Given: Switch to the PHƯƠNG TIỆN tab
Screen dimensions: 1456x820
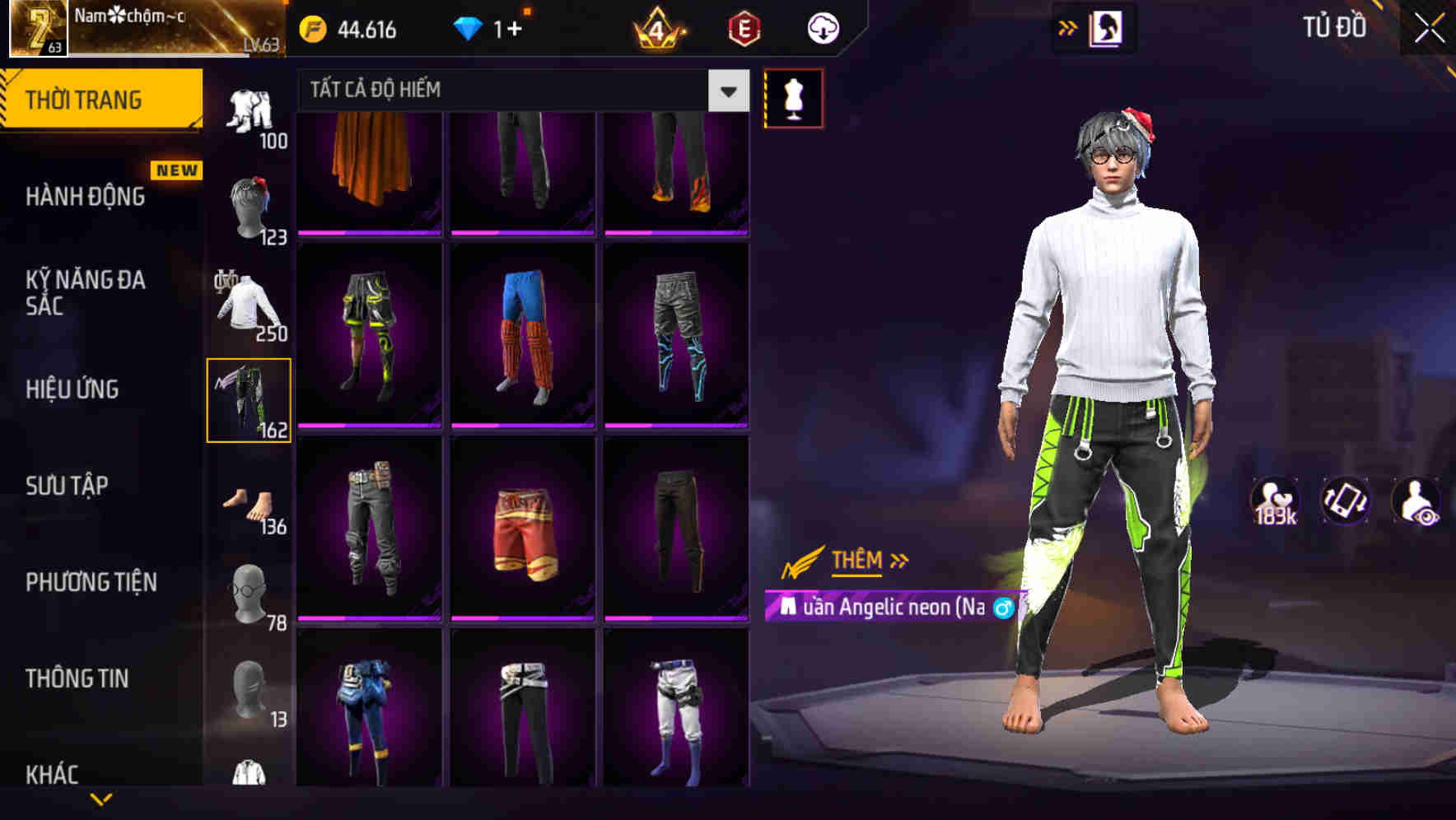Looking at the screenshot, I should point(91,581).
